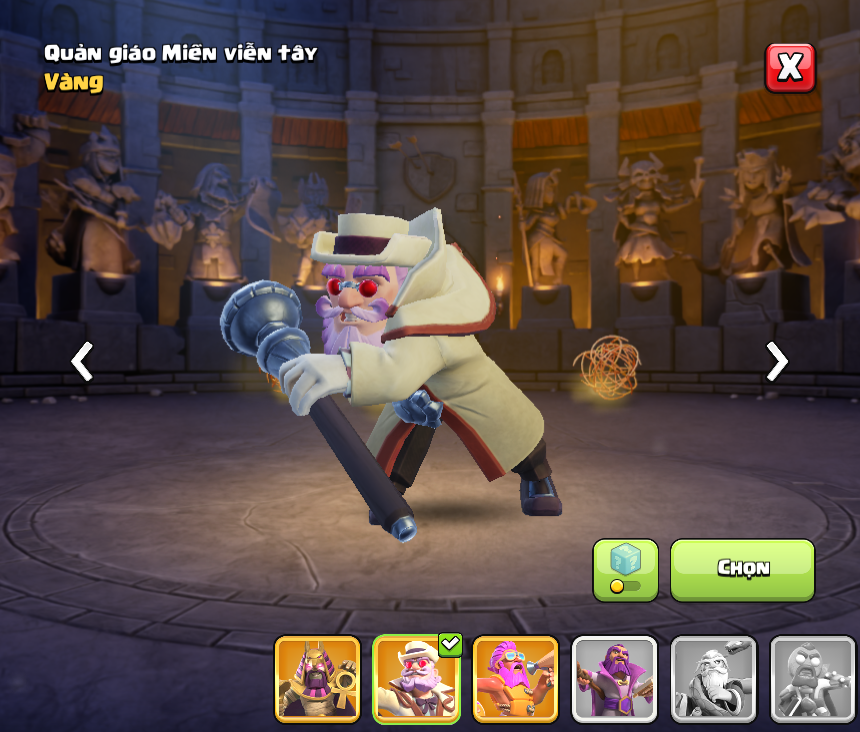Image resolution: width=860 pixels, height=732 pixels.
Task: Preview the last greyed-out skin thumbnail
Action: coord(812,678)
